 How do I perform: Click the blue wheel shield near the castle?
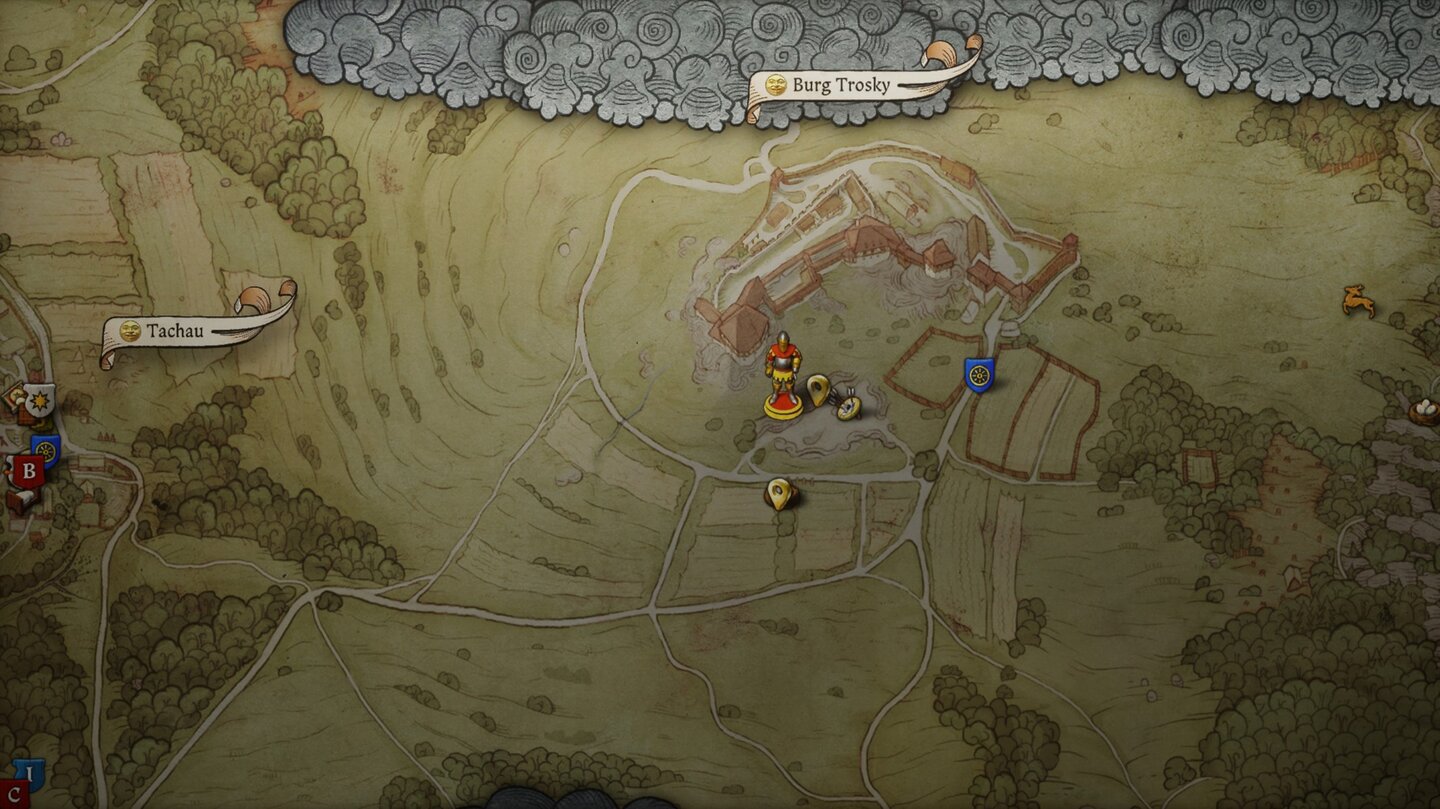click(979, 375)
